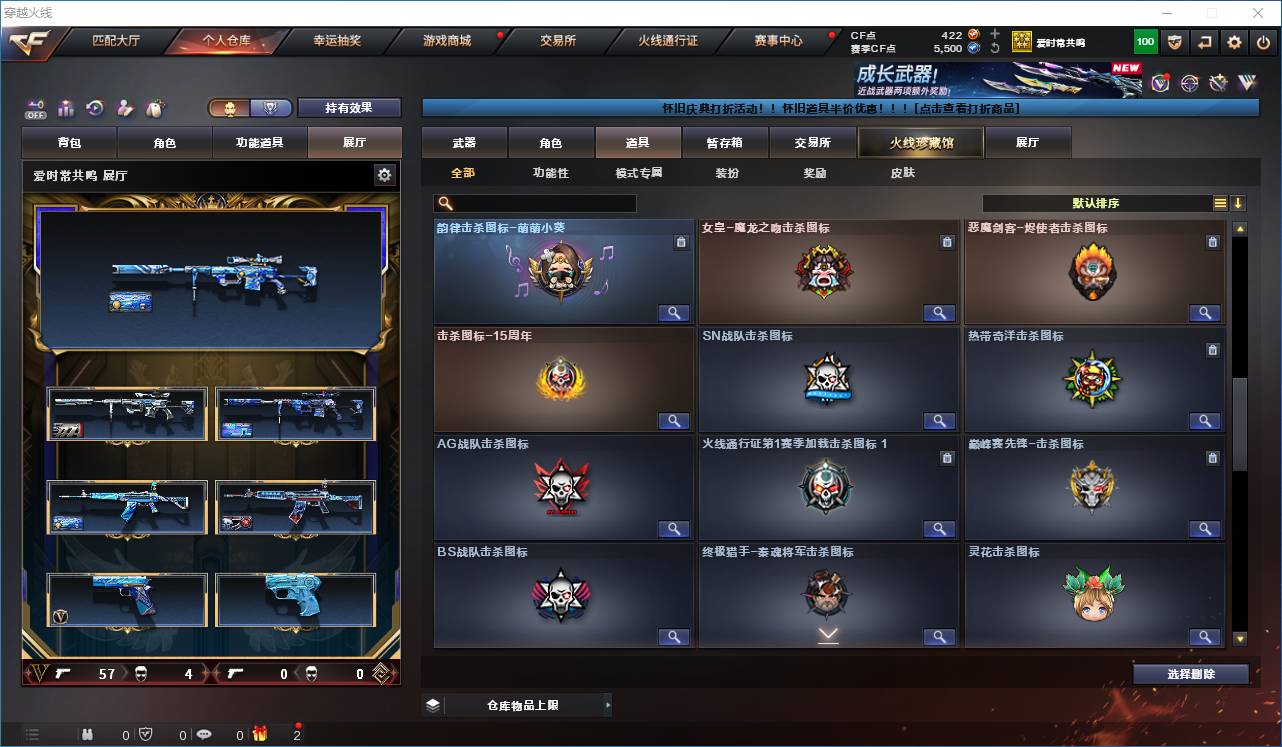Open the stats bar-chart icon top-left
The height and width of the screenshot is (747, 1282).
tap(66, 107)
